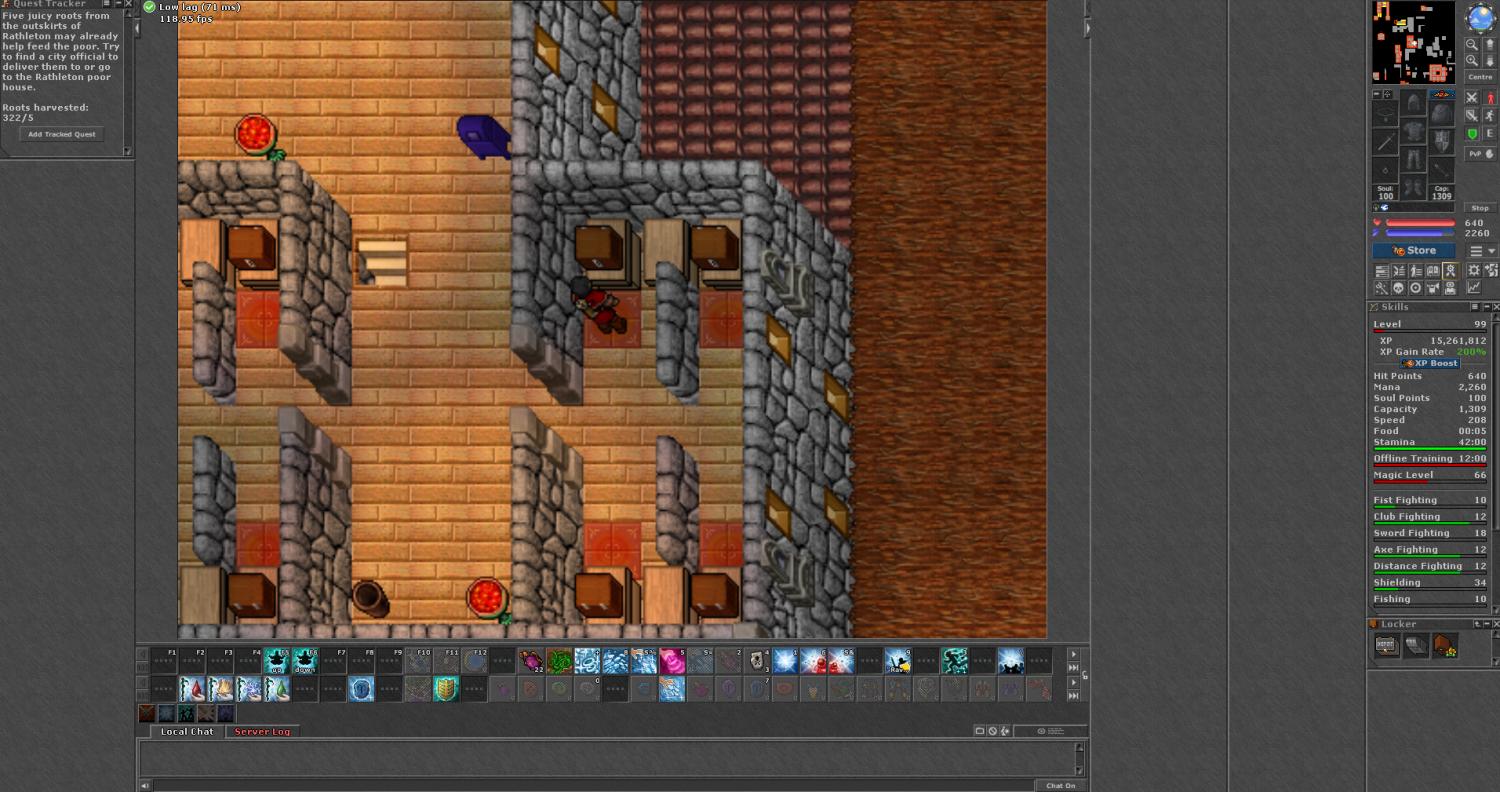Close the Quest Tracker panel

128,4
